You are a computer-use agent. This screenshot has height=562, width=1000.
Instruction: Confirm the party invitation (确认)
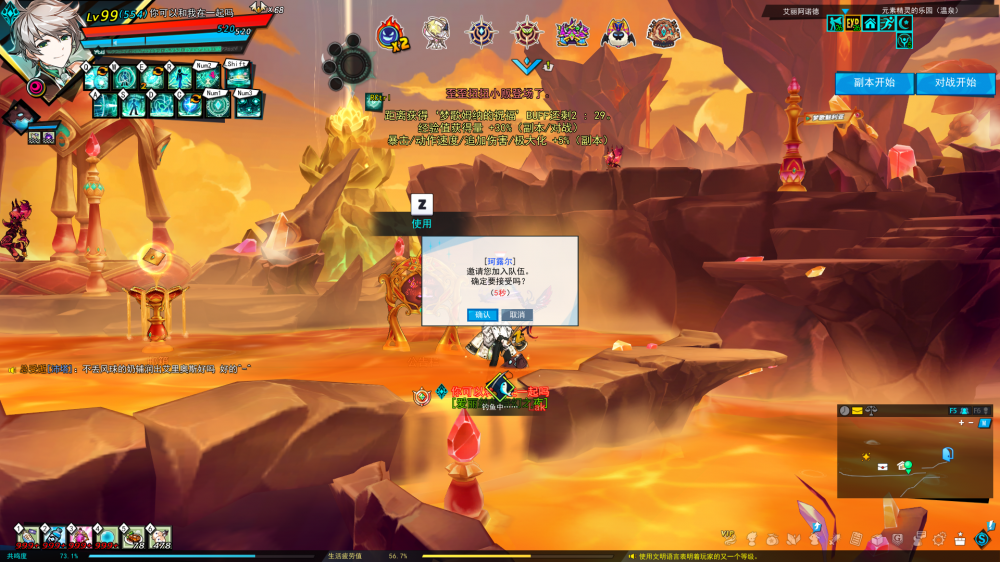[483, 315]
